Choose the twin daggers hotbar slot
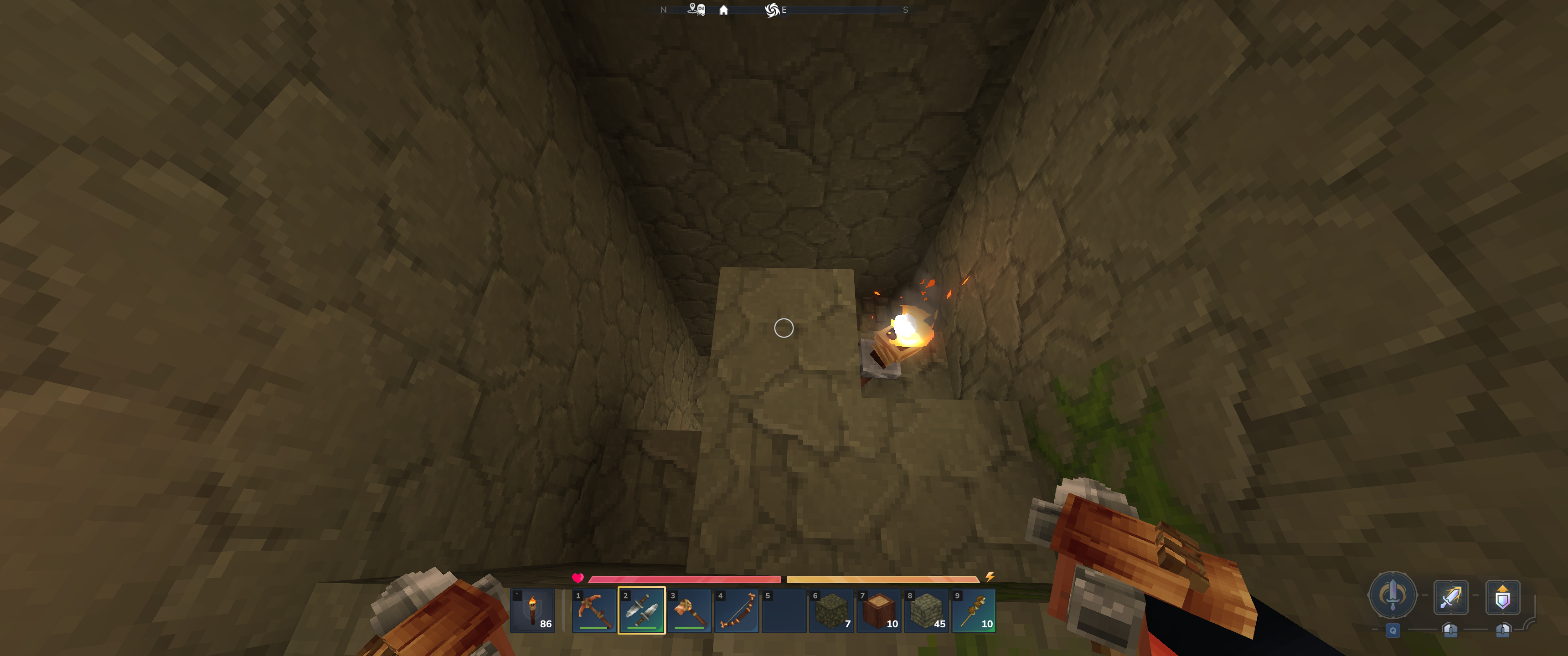Viewport: 1568px width, 656px height. [641, 610]
